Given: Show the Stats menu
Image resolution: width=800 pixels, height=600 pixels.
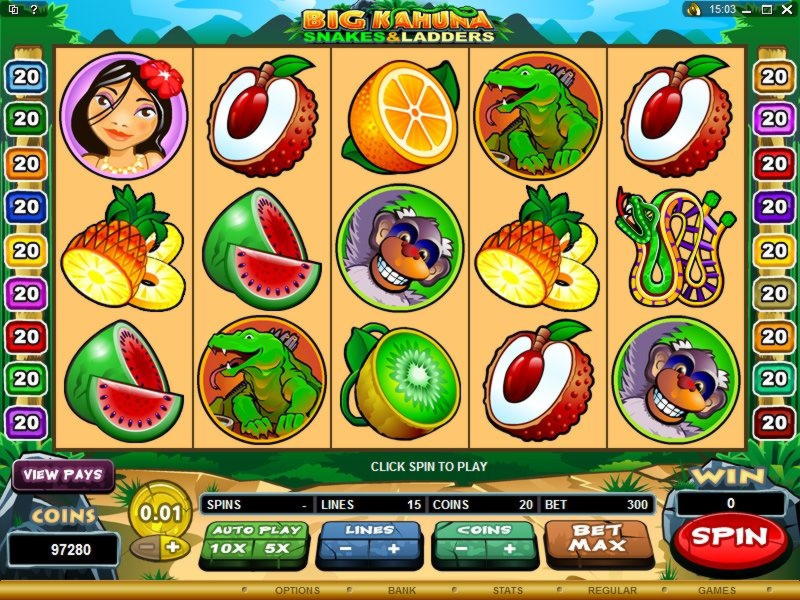Looking at the screenshot, I should point(508,591).
